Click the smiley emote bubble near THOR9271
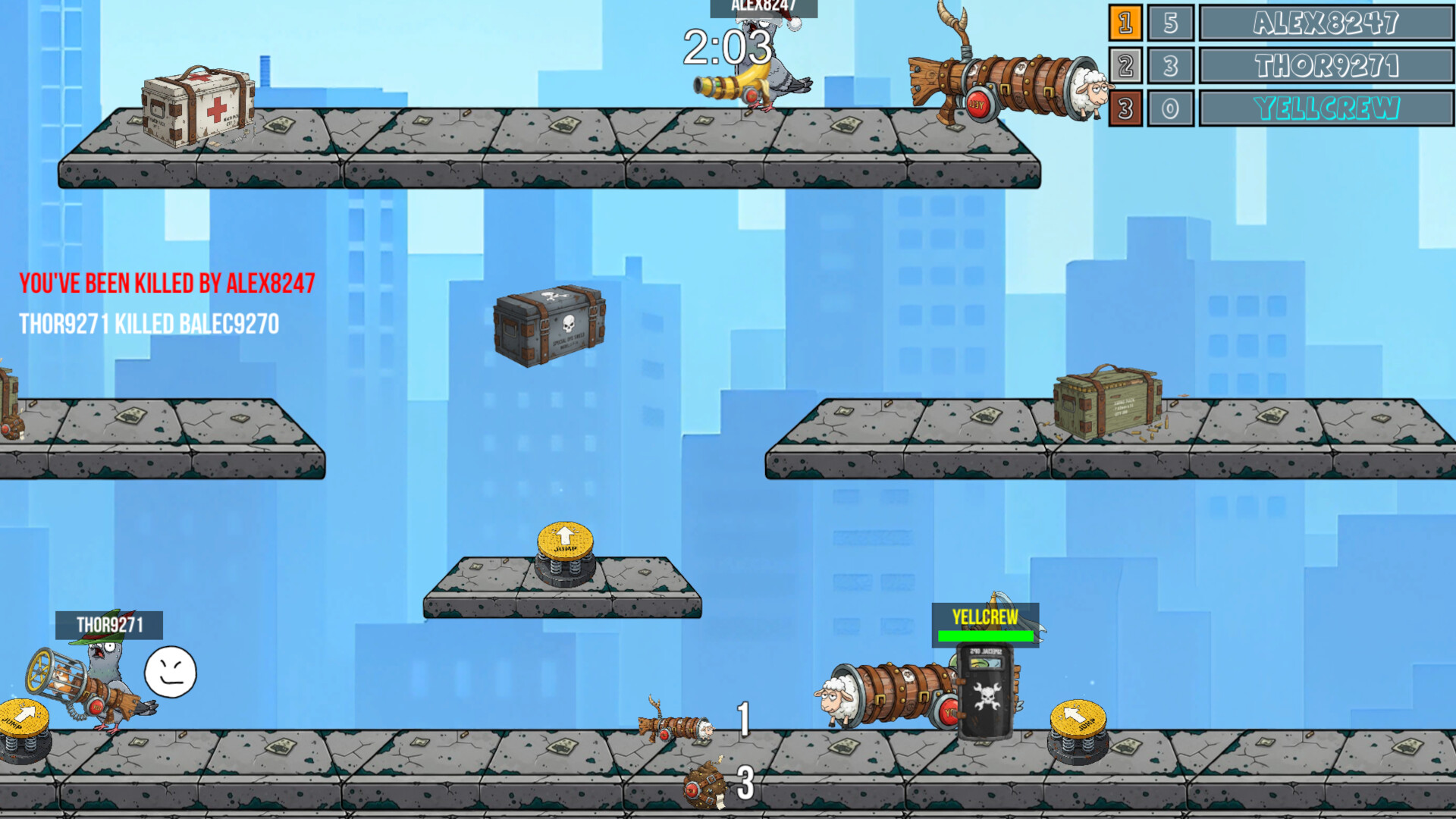Viewport: 1456px width, 819px height. [x=170, y=672]
